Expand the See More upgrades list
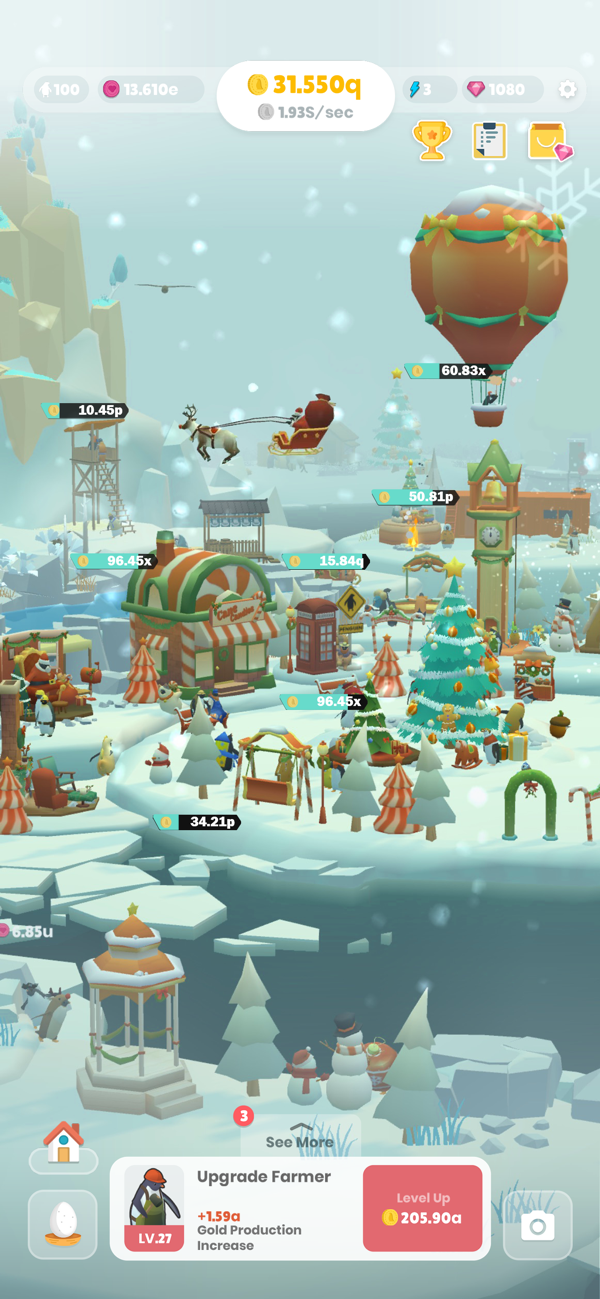The width and height of the screenshot is (600, 1299). (x=299, y=1141)
